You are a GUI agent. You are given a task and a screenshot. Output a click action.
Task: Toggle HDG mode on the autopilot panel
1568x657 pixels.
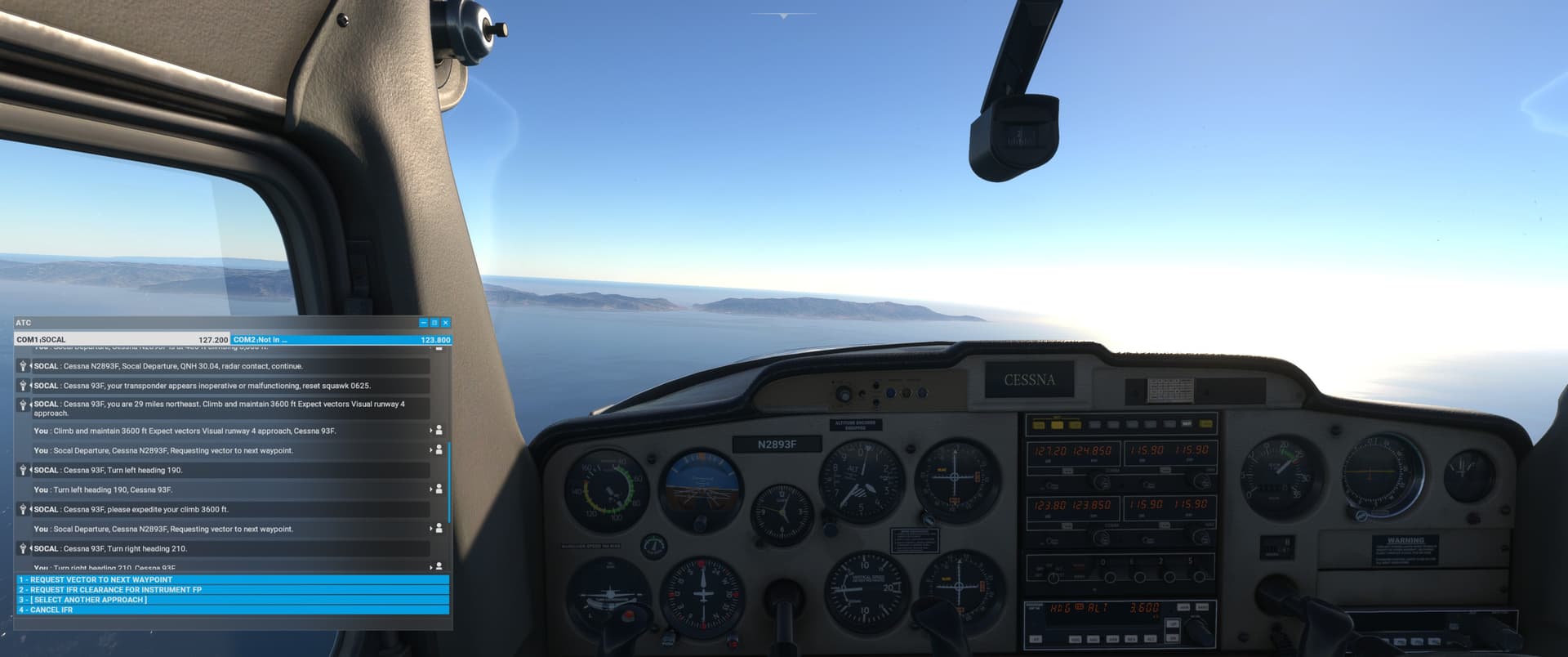(x=1076, y=639)
